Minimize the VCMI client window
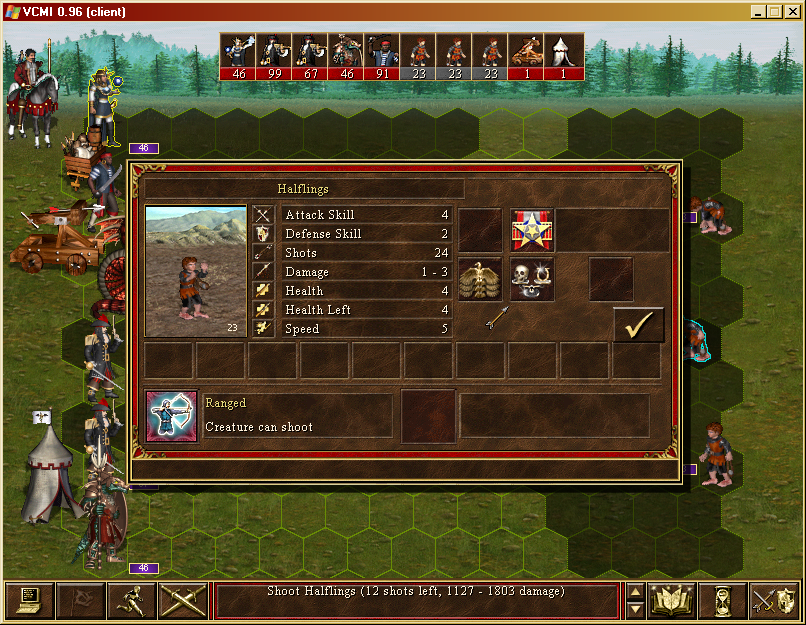The height and width of the screenshot is (625, 806). [757, 12]
